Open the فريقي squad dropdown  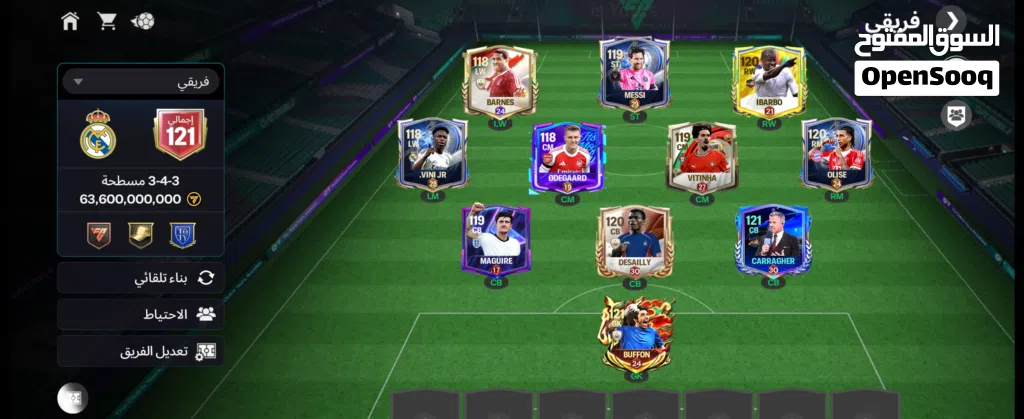pos(140,82)
